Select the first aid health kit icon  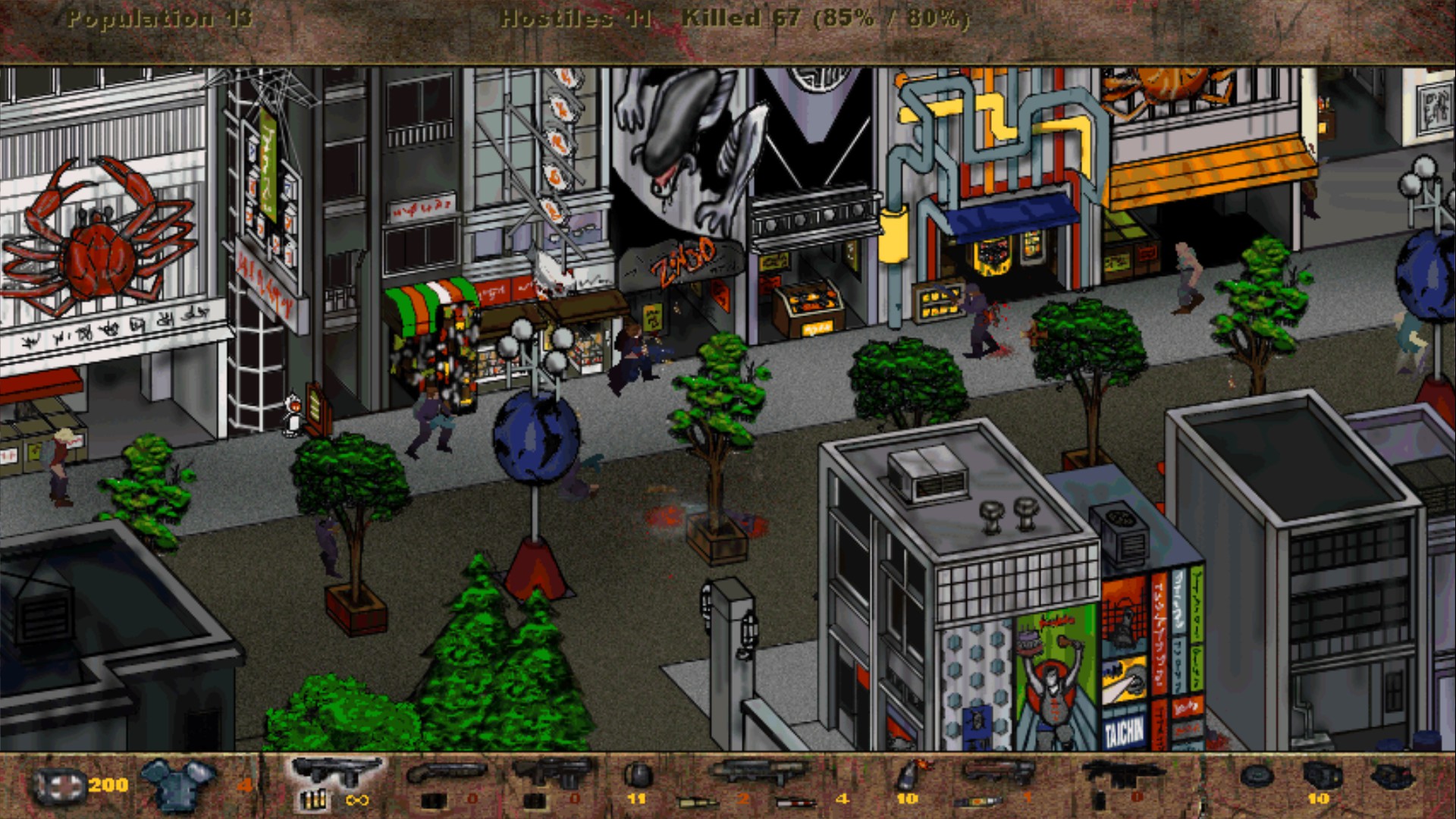click(61, 785)
